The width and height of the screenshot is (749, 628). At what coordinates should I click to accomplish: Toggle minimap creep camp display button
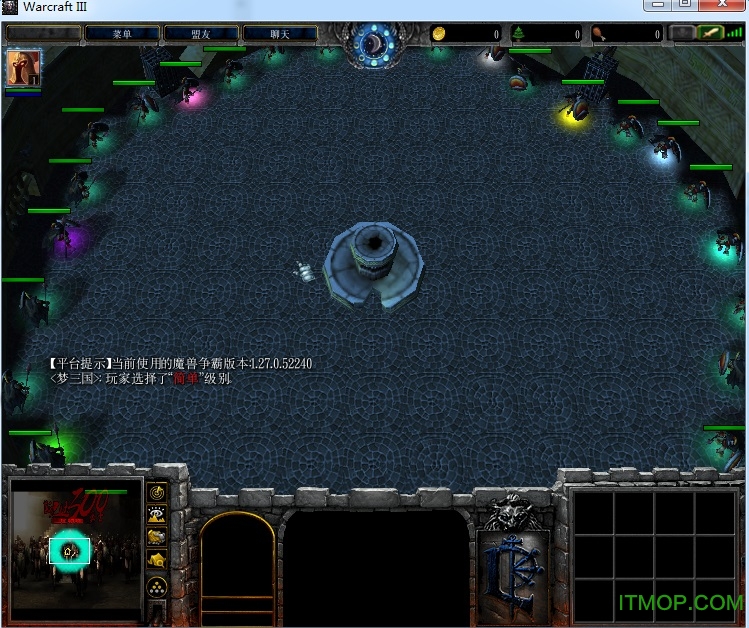157,561
